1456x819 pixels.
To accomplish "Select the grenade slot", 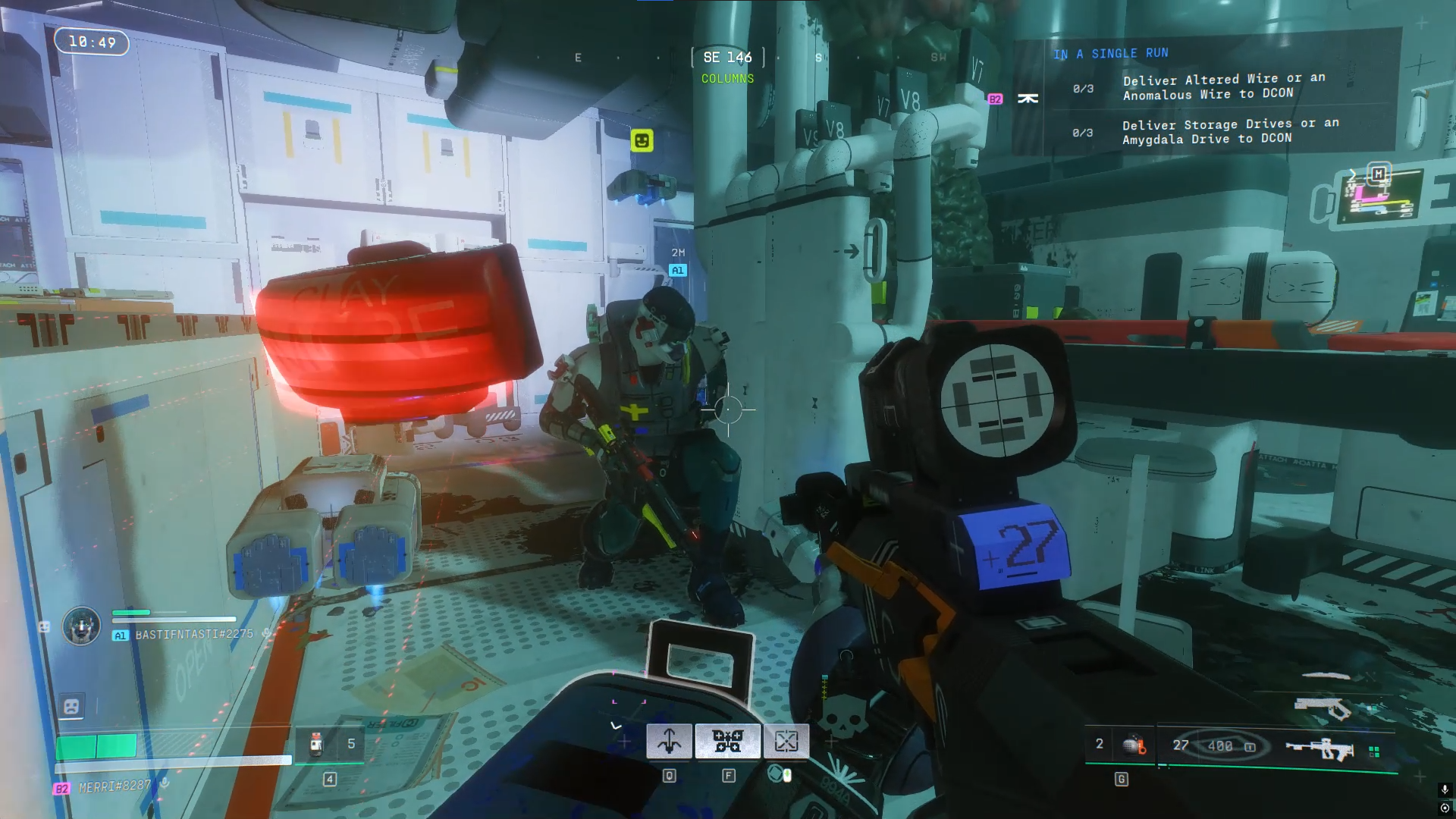I will 1133,745.
